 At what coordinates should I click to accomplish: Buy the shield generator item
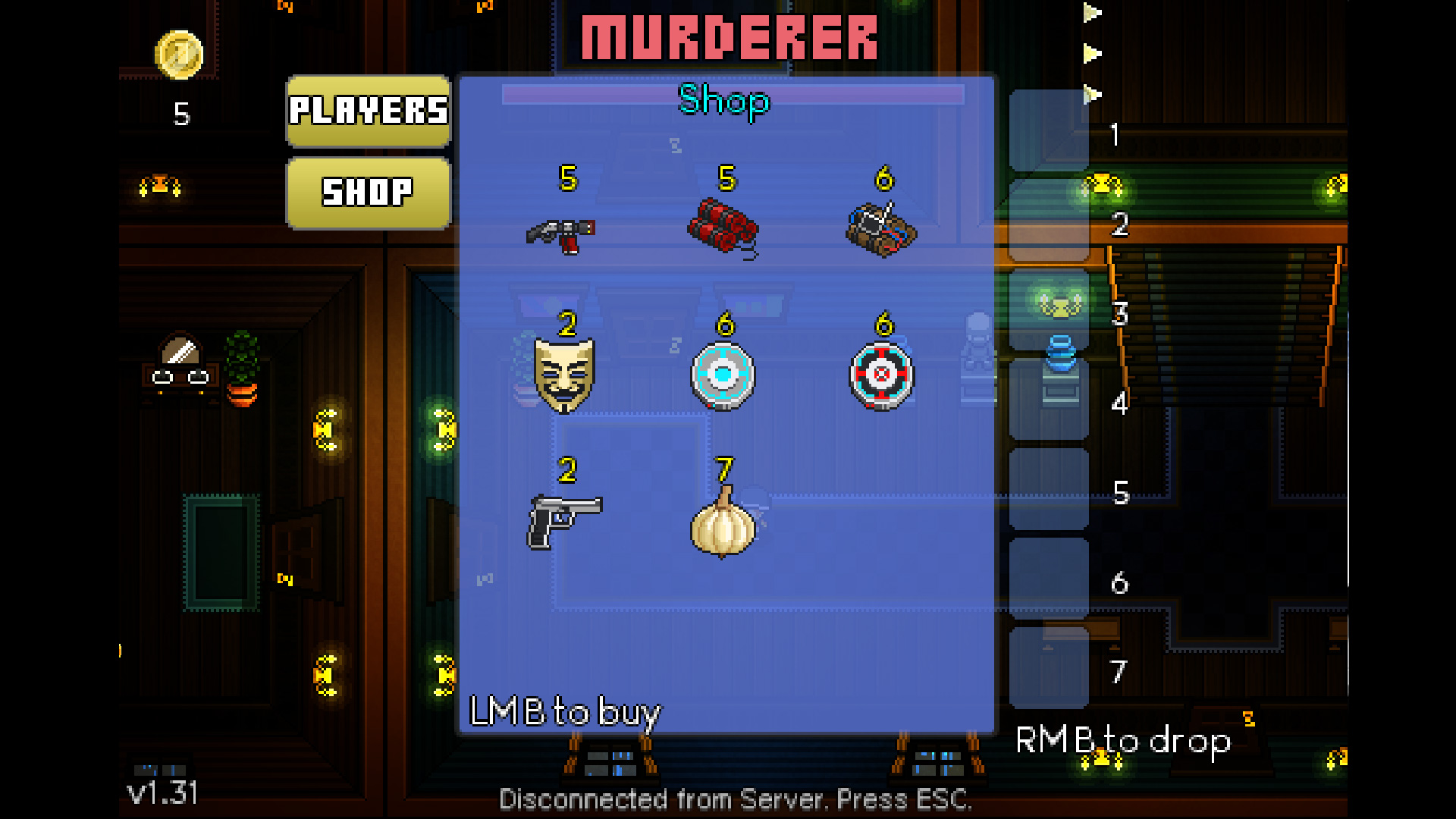[723, 374]
